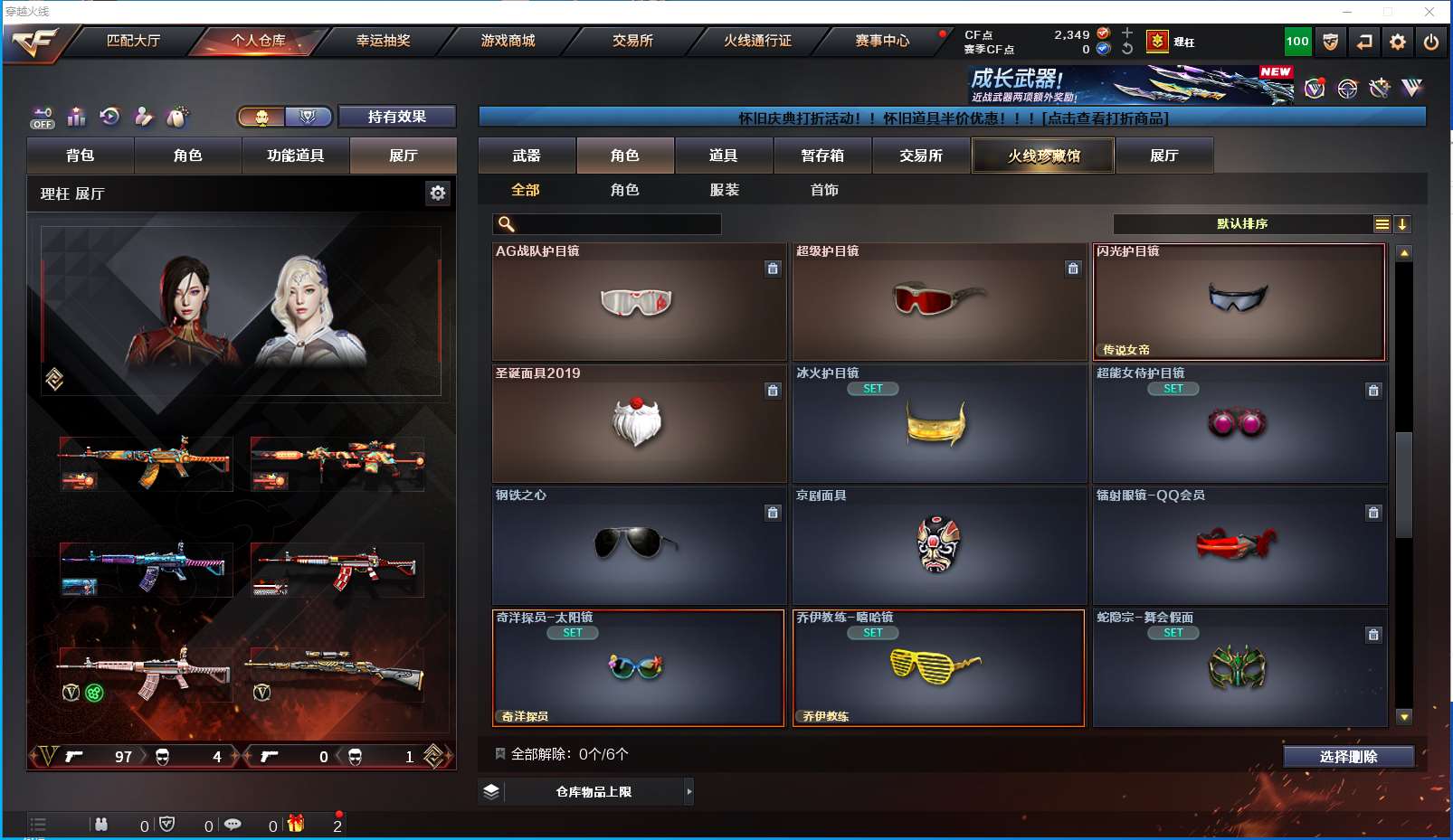
Task: Select the 功能道具 tab
Action: [295, 156]
